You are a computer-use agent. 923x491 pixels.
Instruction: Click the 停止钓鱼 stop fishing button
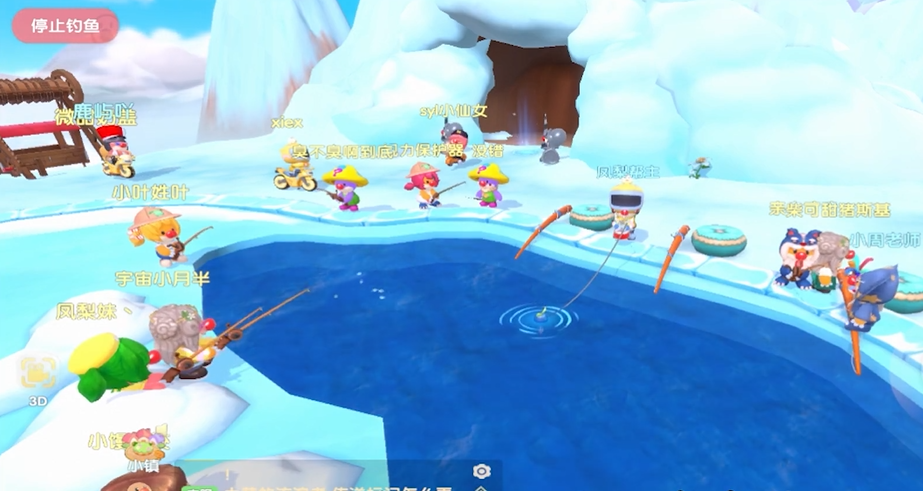pos(65,26)
